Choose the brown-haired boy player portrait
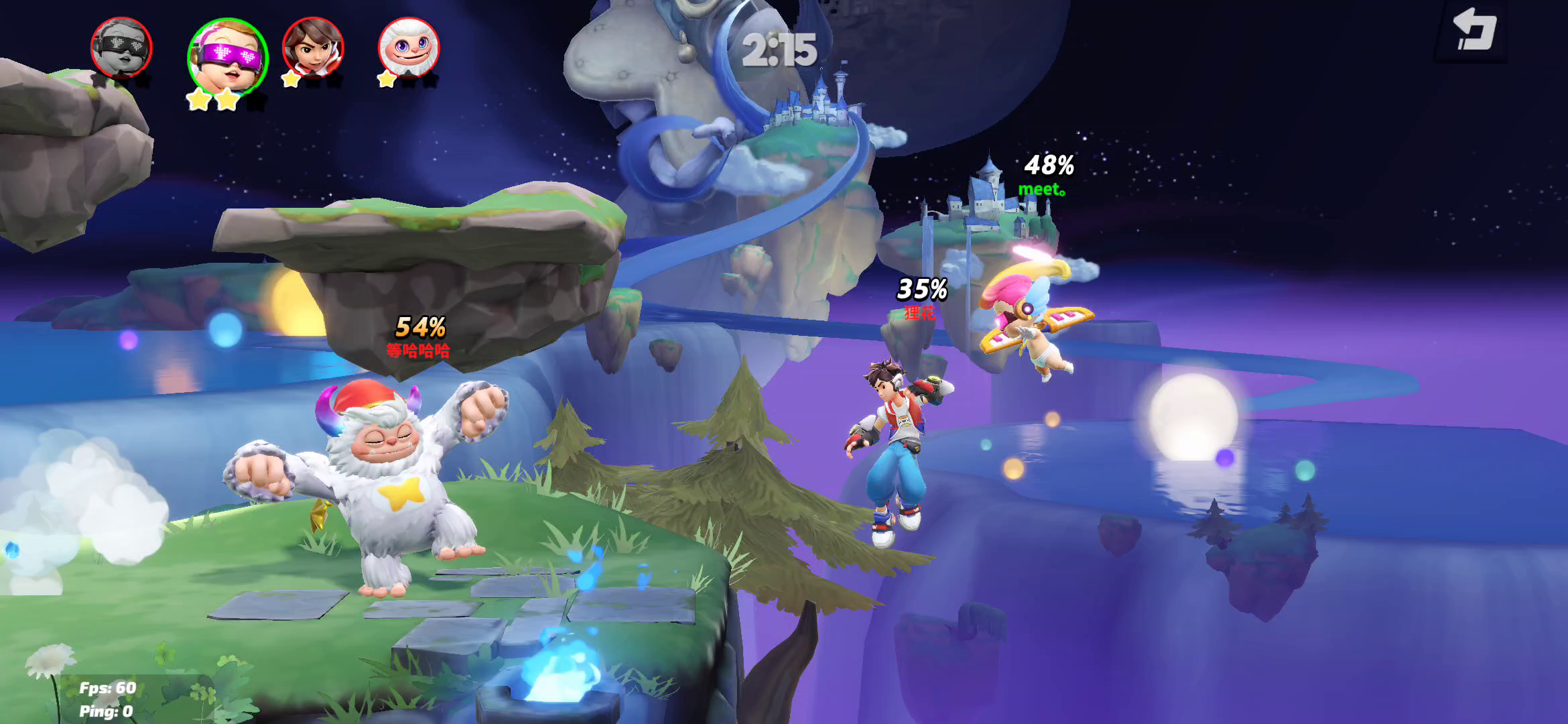Viewport: 1568px width, 724px height. point(313,47)
